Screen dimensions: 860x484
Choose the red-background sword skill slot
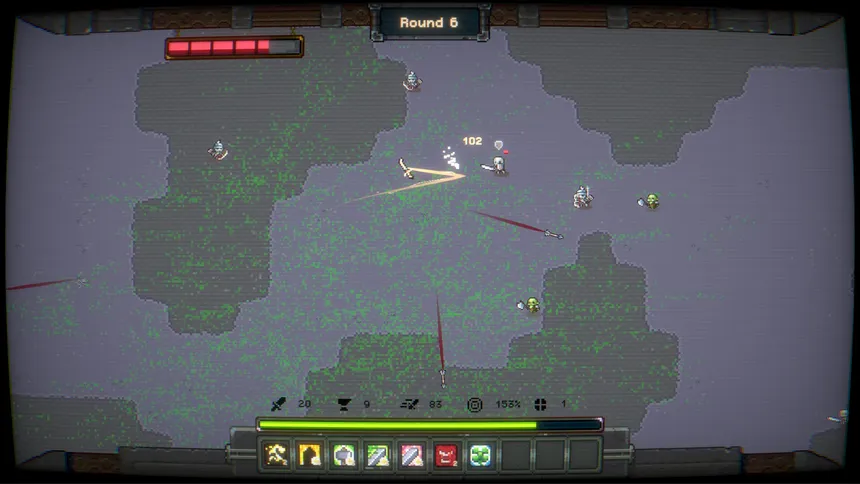412,456
